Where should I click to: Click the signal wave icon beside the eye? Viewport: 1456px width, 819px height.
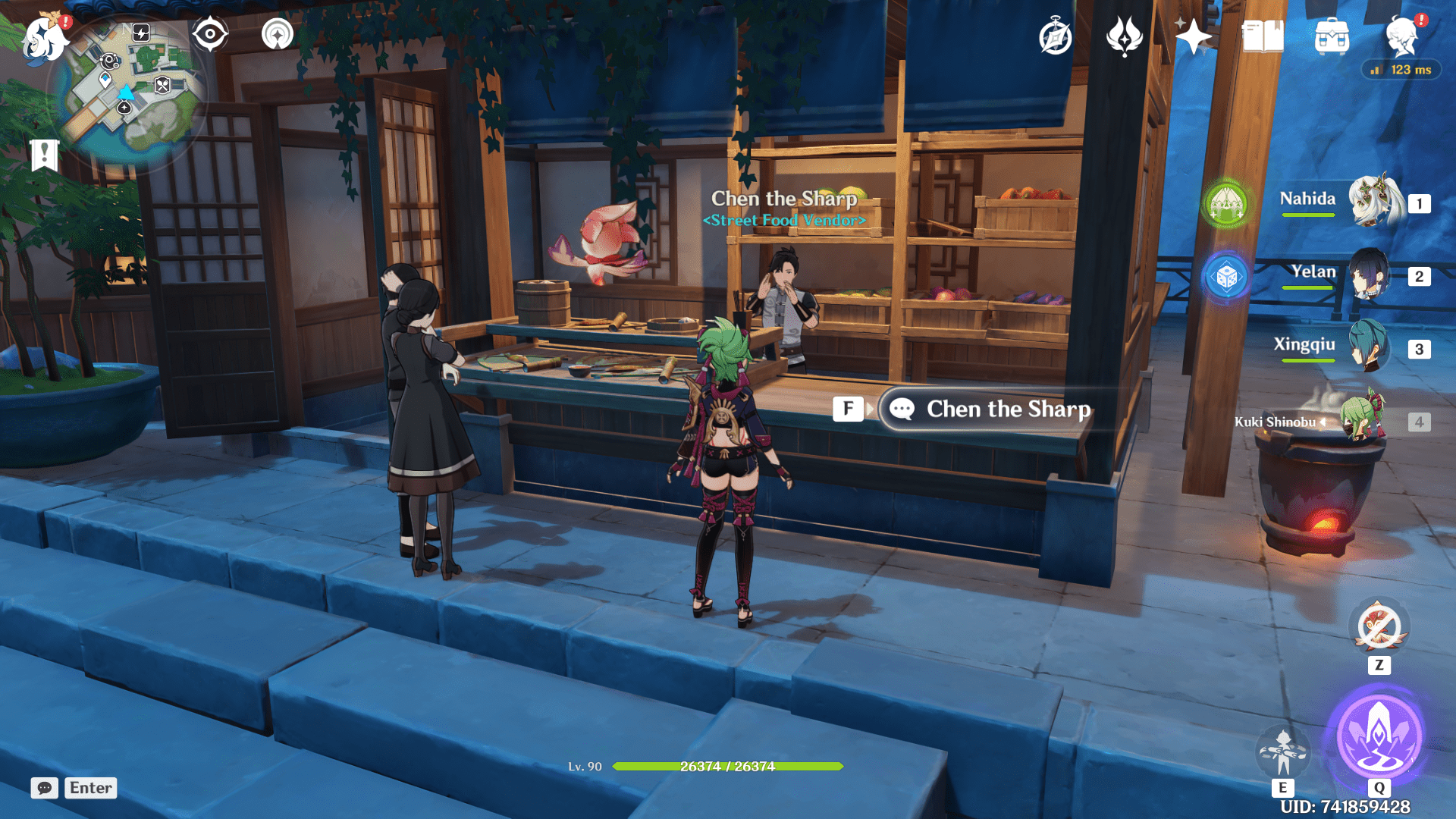point(277,35)
